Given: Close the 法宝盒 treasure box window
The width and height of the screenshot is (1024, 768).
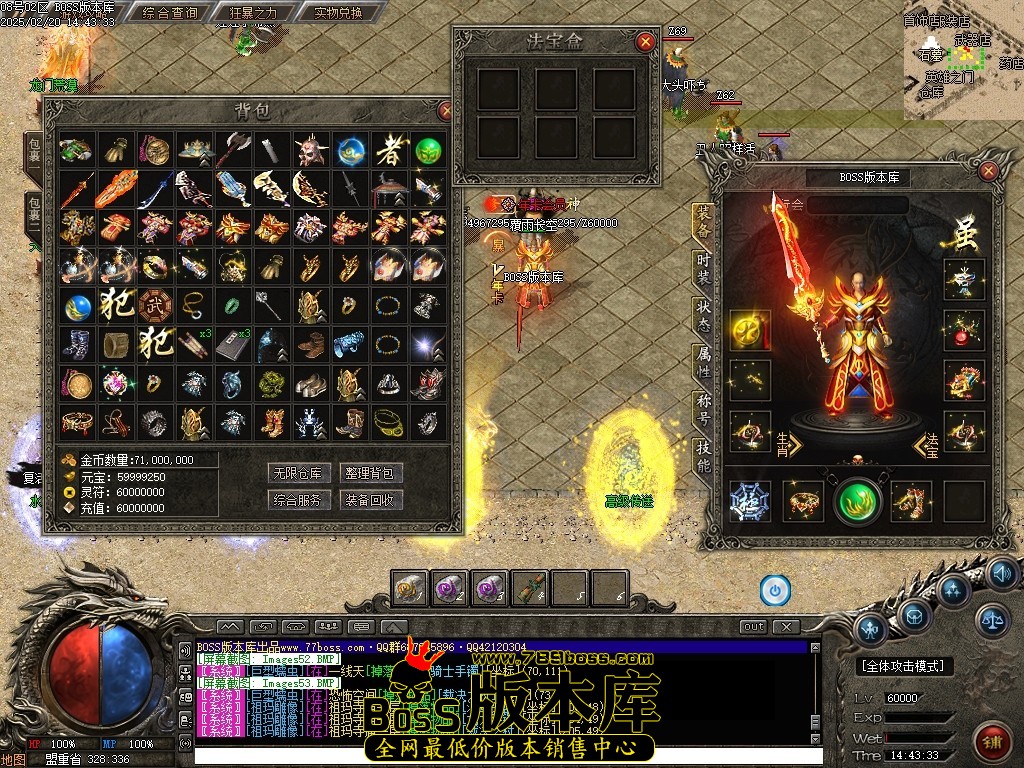Looking at the screenshot, I should (x=646, y=42).
